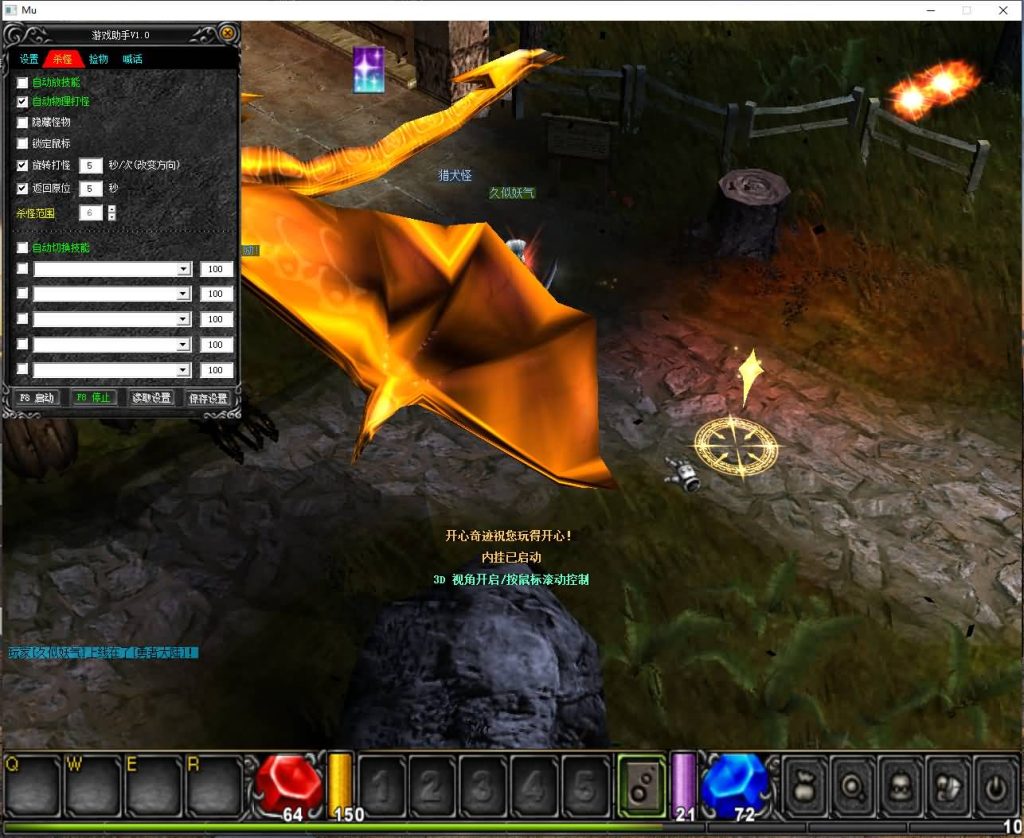Viewport: 1024px width, 838px height.
Task: Enable the 自动放技能 checkbox
Action: point(23,82)
